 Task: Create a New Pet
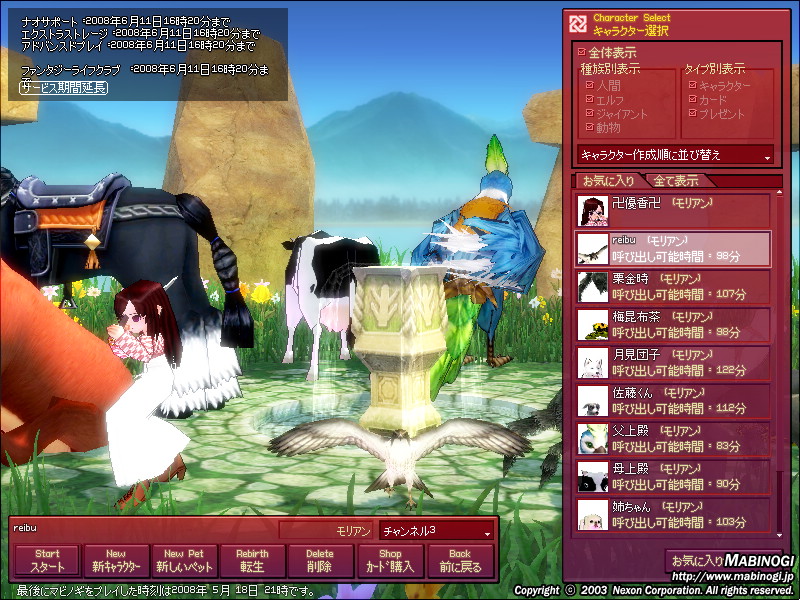click(184, 560)
